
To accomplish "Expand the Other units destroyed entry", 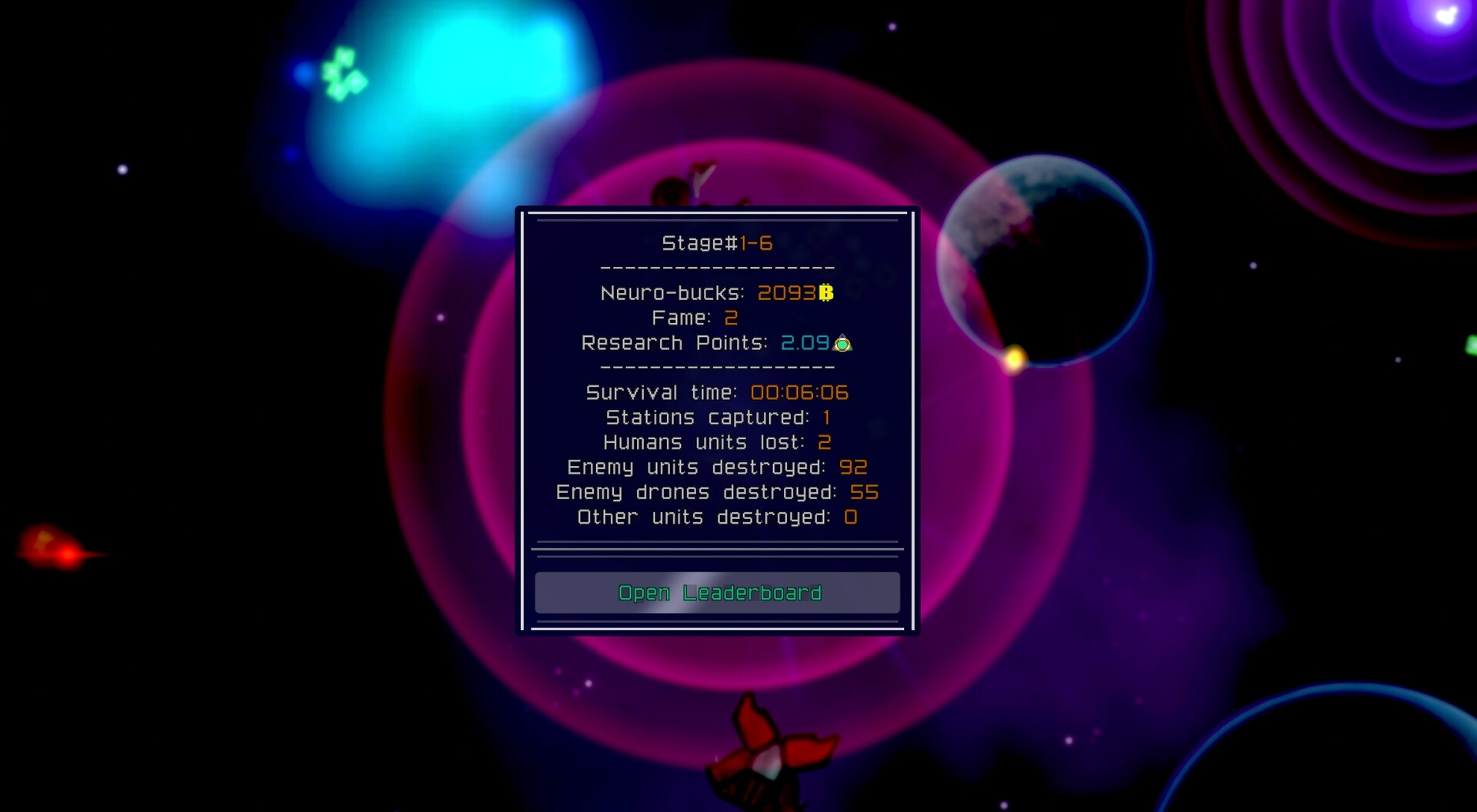I will click(x=715, y=517).
